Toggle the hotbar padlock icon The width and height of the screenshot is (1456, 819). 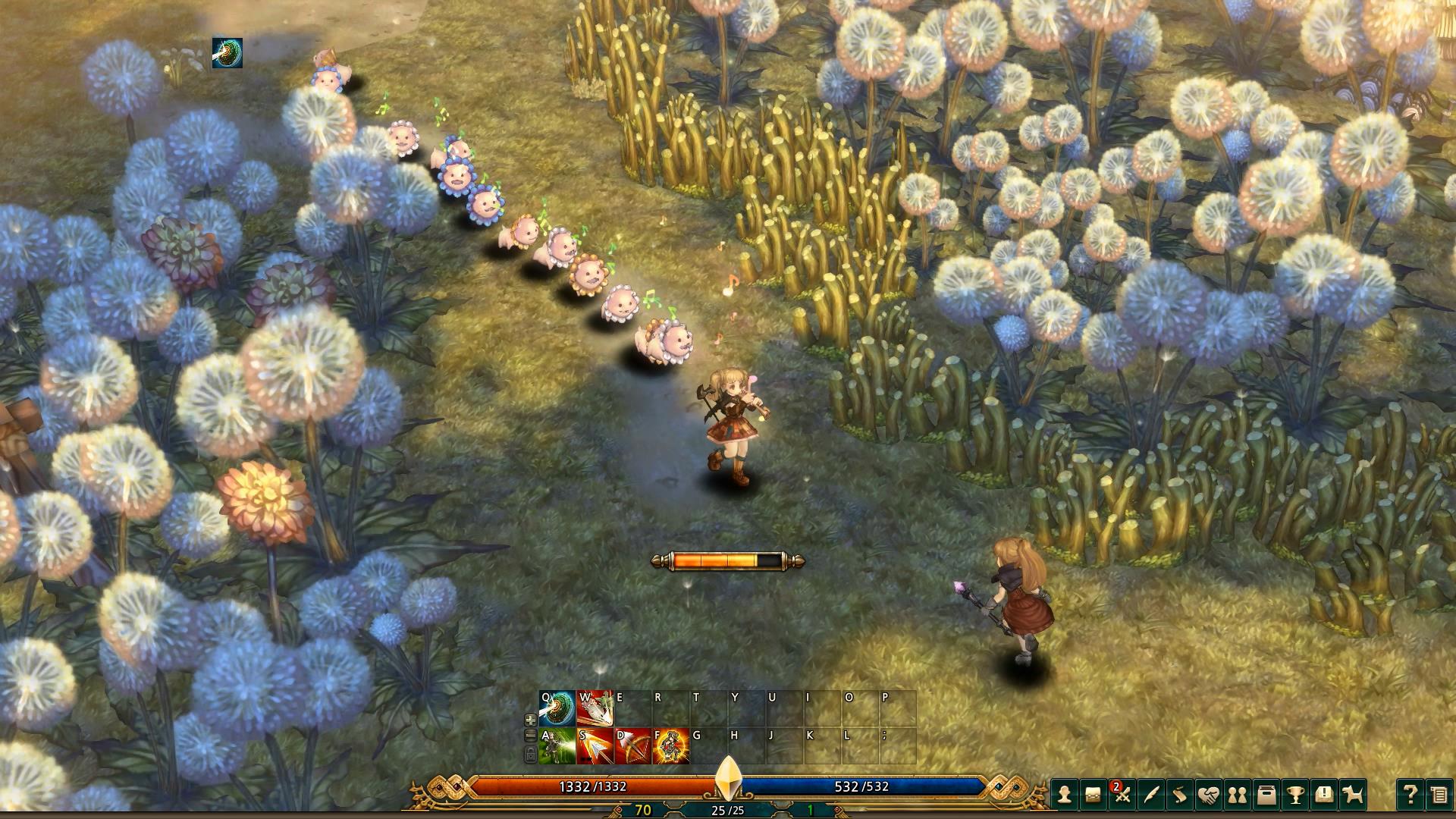coord(531,754)
